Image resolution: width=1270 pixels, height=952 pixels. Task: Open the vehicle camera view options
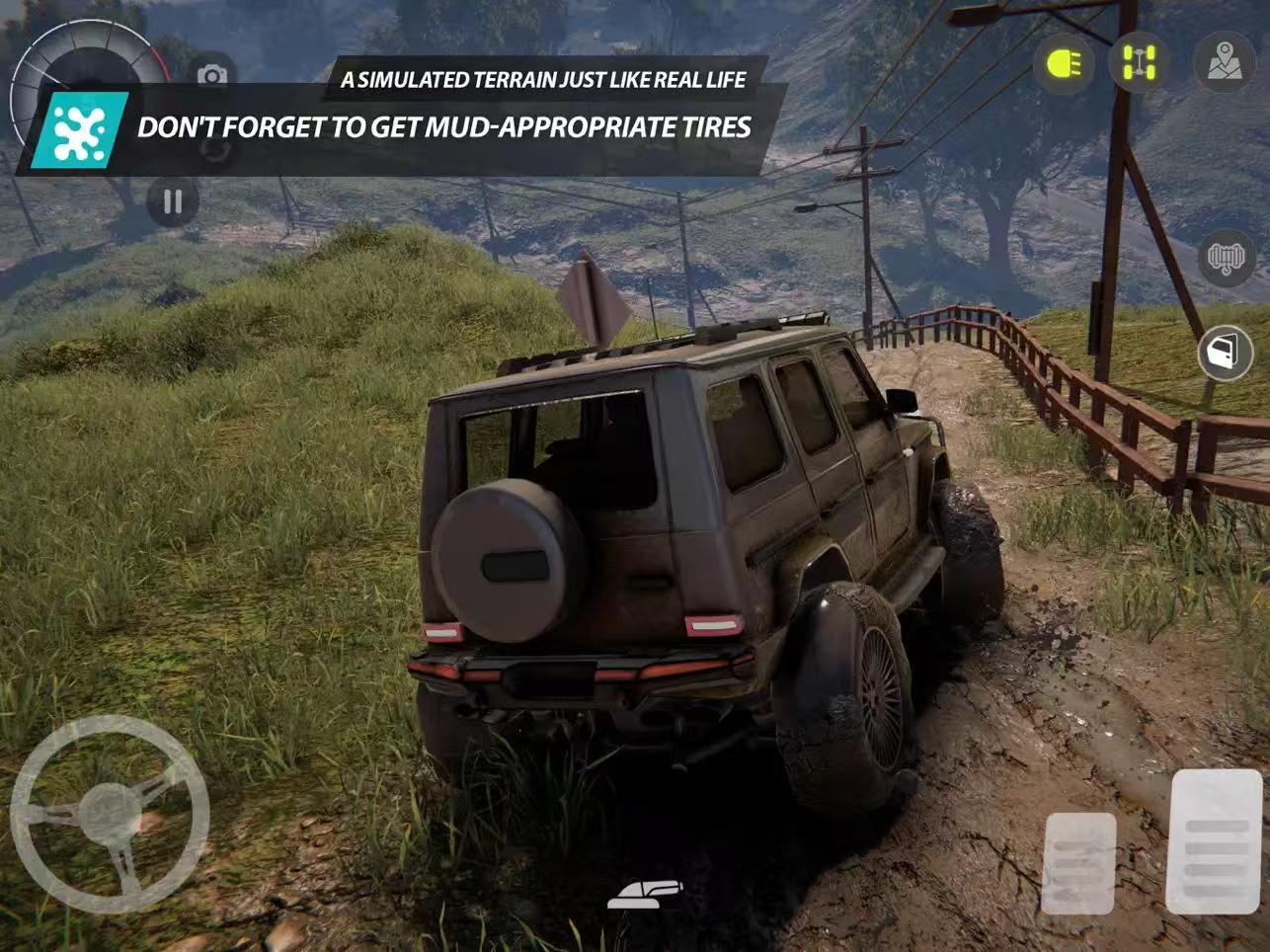coord(211,74)
